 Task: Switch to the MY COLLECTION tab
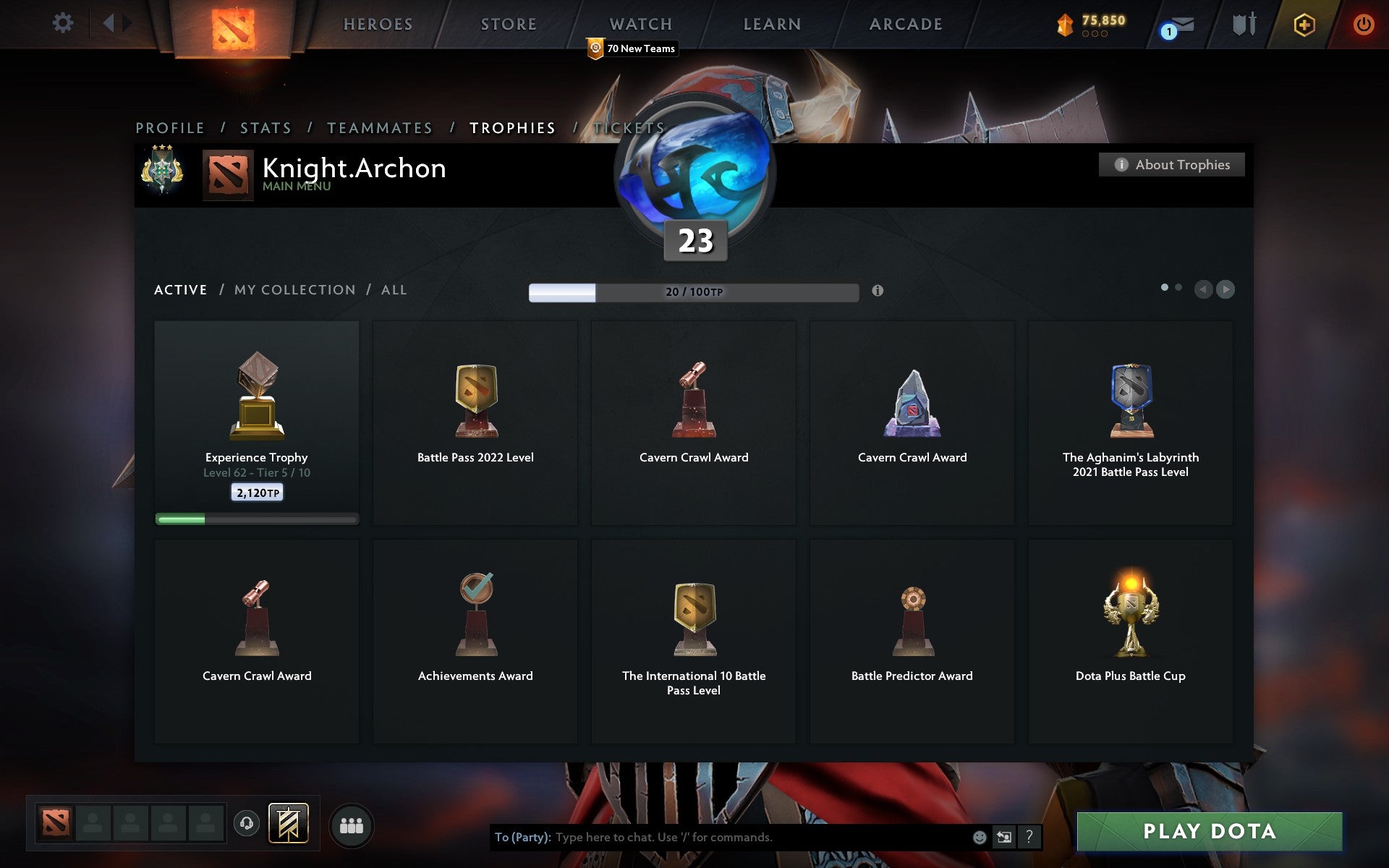pyautogui.click(x=295, y=289)
